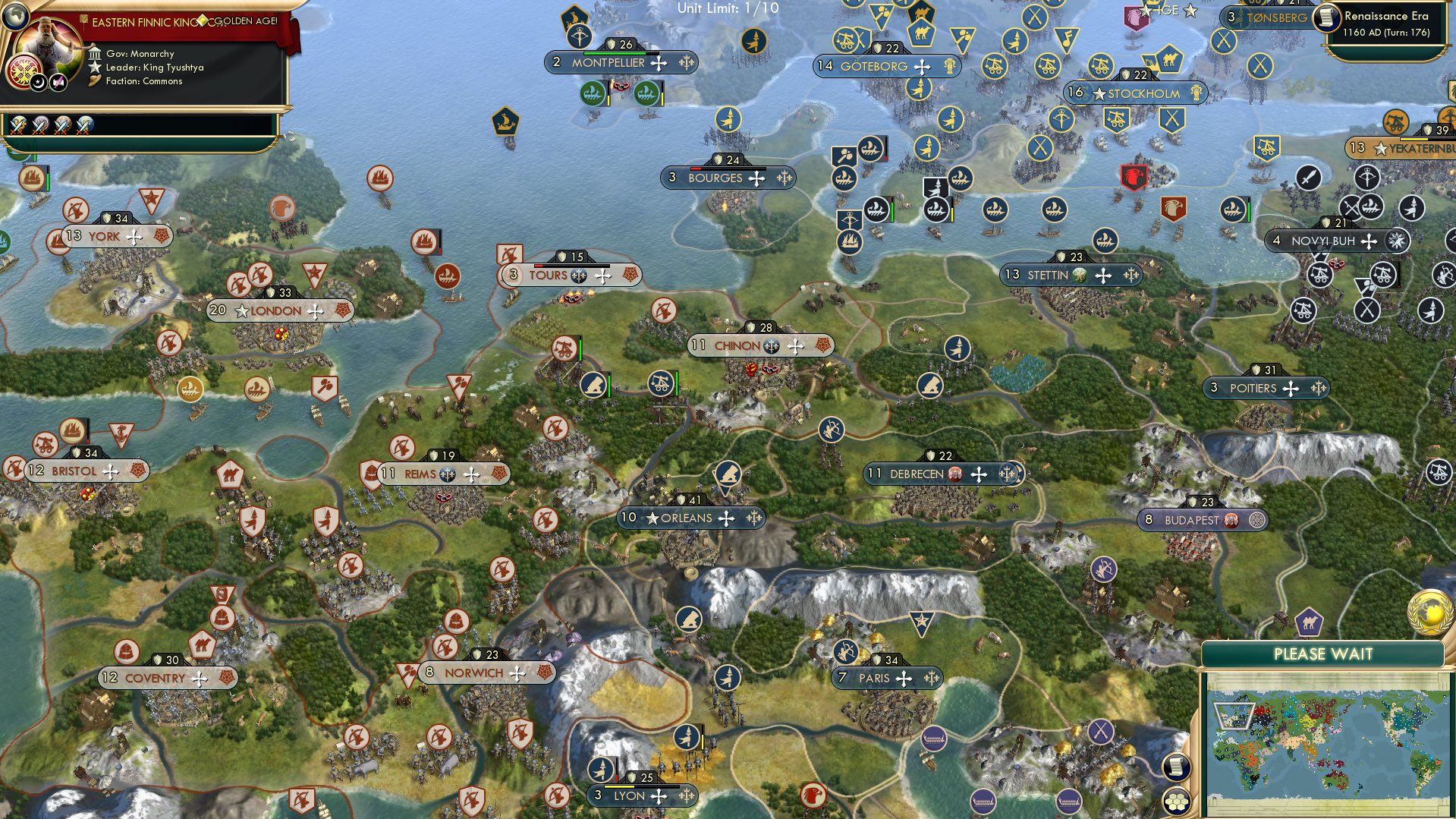Image resolution: width=1456 pixels, height=819 pixels.
Task: Open the Civilopedia scroll icon near the minimap
Action: [1176, 767]
